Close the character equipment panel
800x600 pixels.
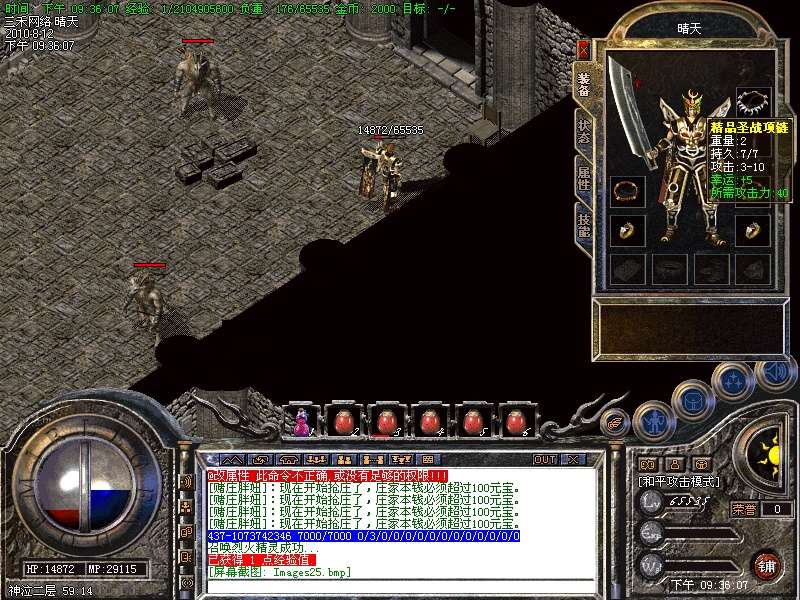[x=584, y=49]
